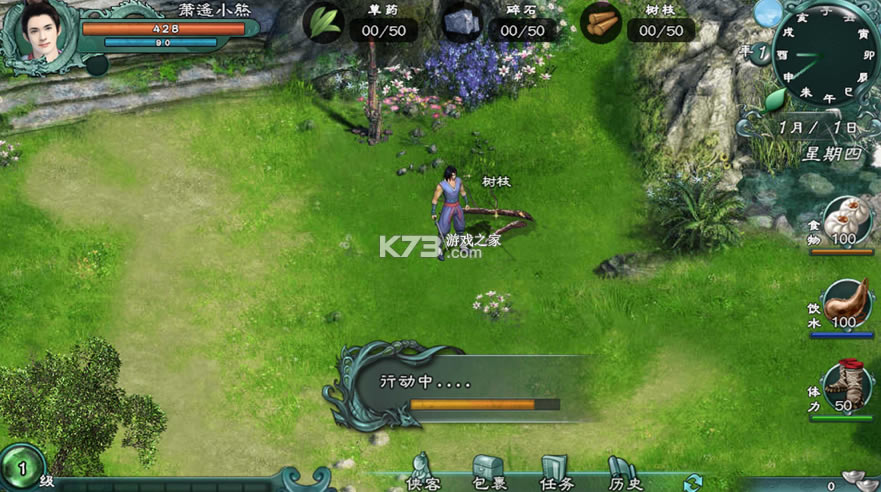
Task: Open the 侠客 hero menu
Action: (421, 472)
